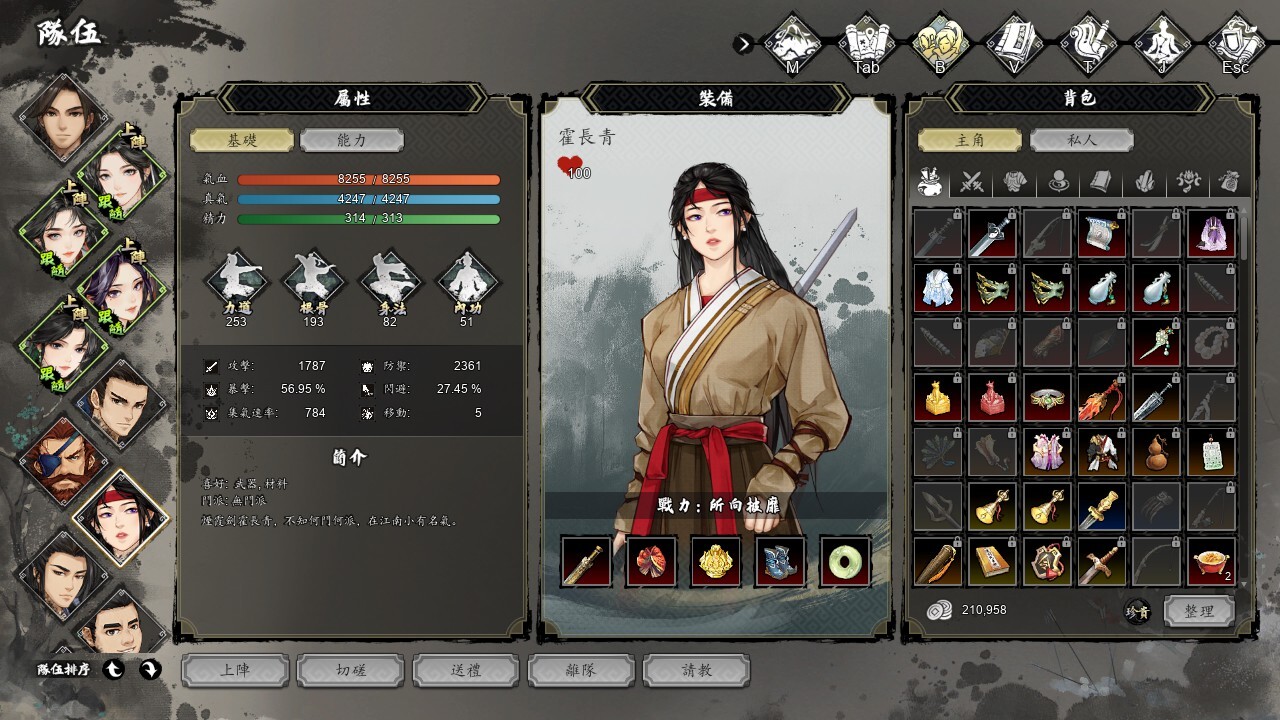Select the equipped blue boots slot

780,561
